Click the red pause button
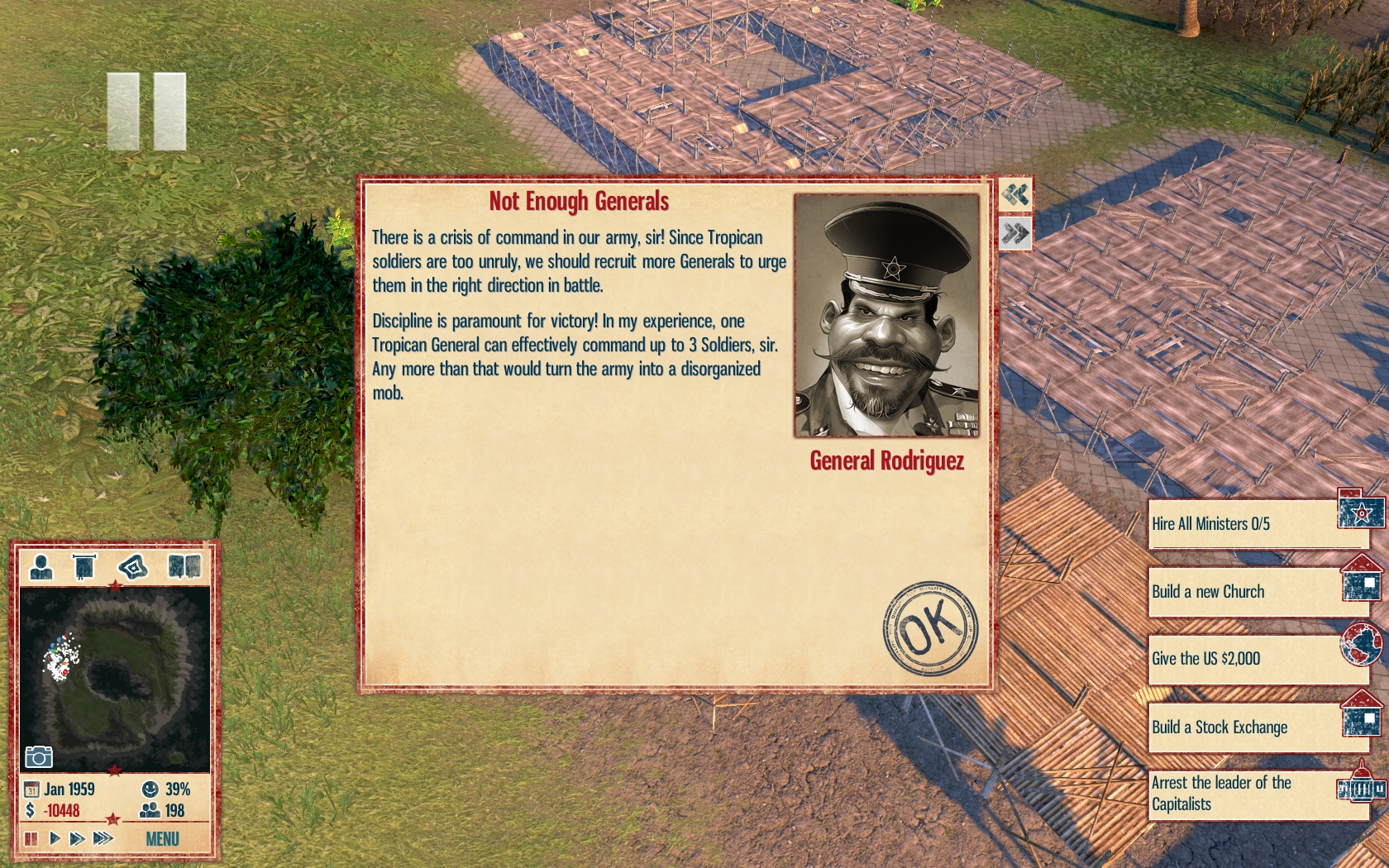 pos(31,839)
